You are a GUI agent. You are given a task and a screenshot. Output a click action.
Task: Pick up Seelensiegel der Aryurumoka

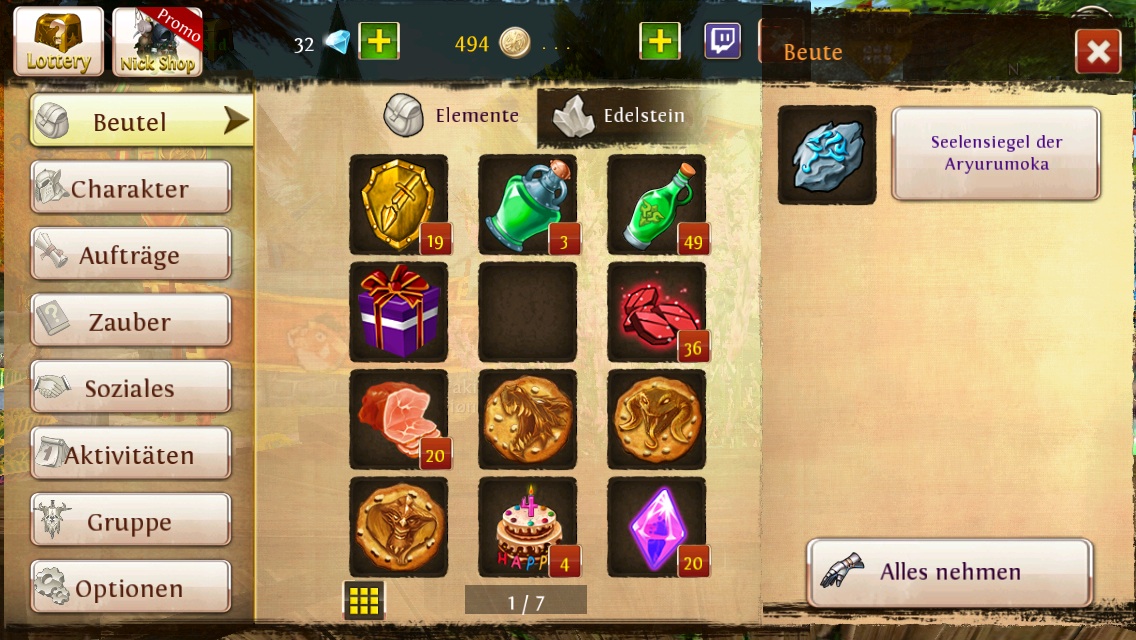(x=996, y=154)
